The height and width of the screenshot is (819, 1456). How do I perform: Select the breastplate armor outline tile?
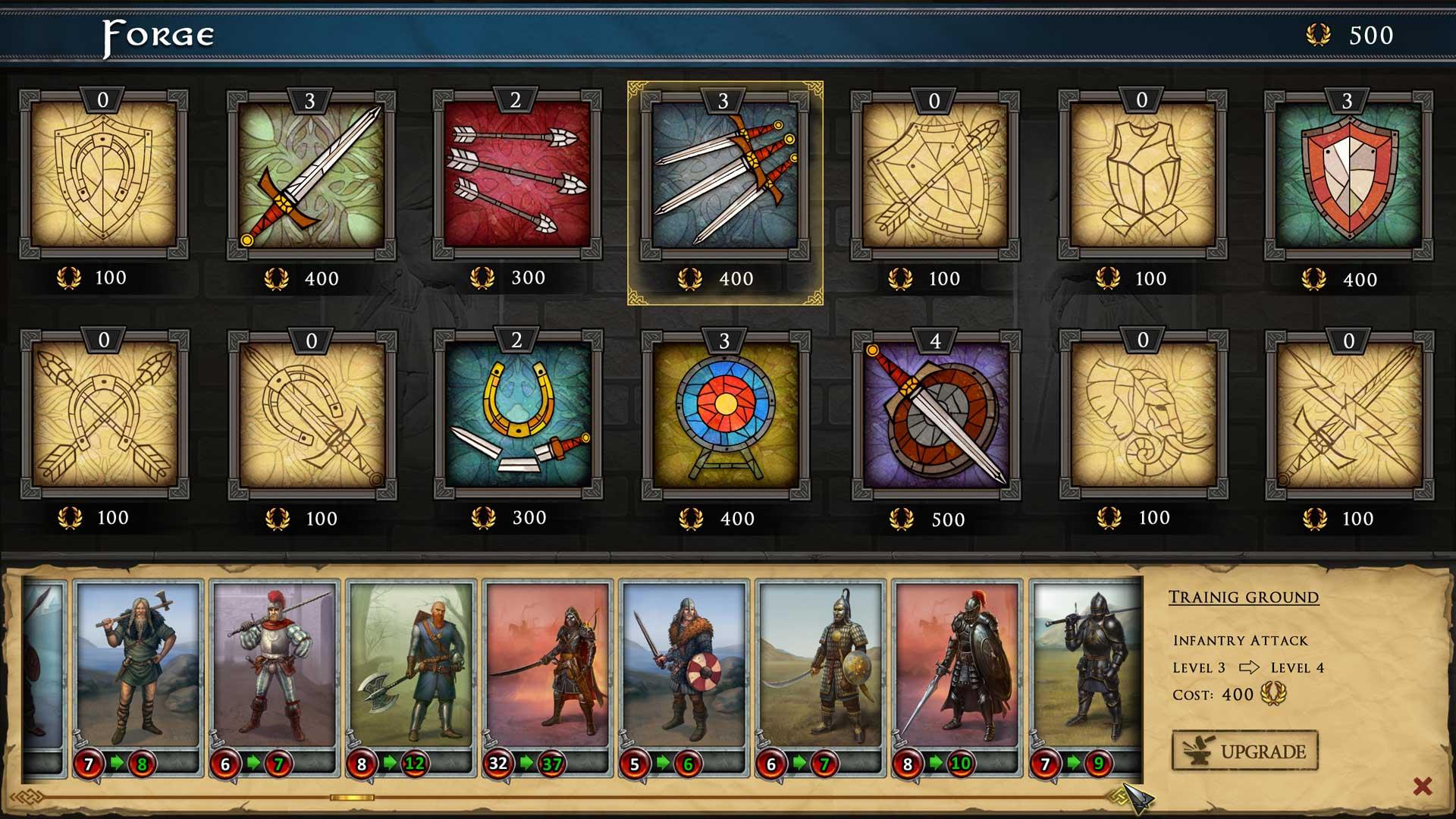[x=1142, y=174]
